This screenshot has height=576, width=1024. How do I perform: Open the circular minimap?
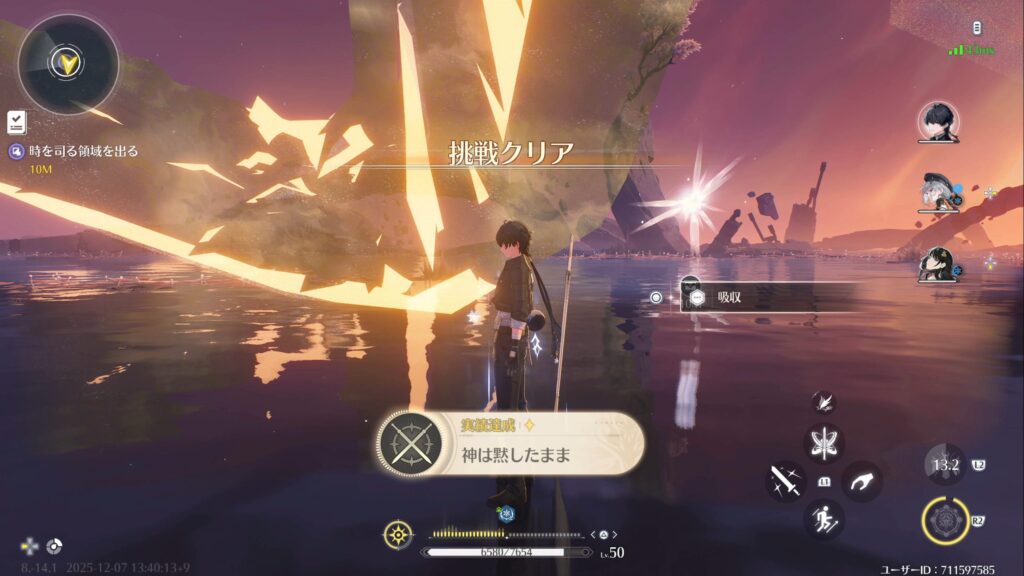[68, 65]
